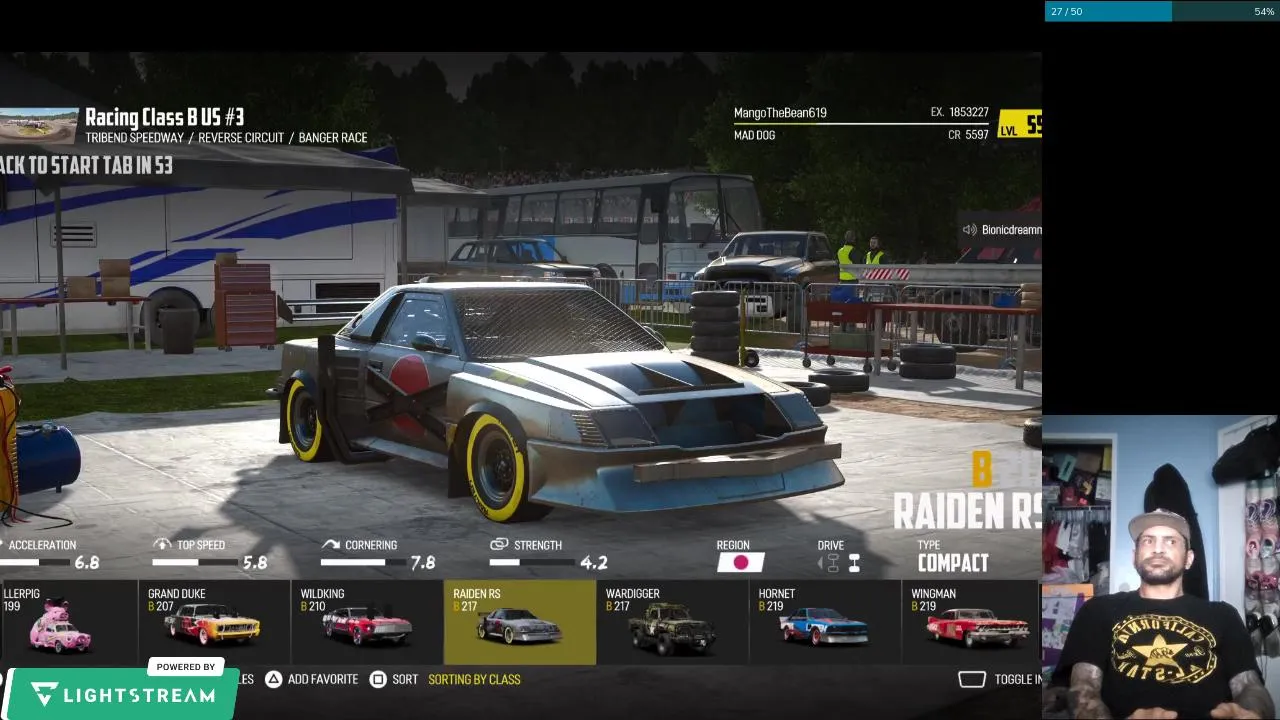Choose the Wardigger car tile
This screenshot has height=720, width=1280.
pos(672,622)
